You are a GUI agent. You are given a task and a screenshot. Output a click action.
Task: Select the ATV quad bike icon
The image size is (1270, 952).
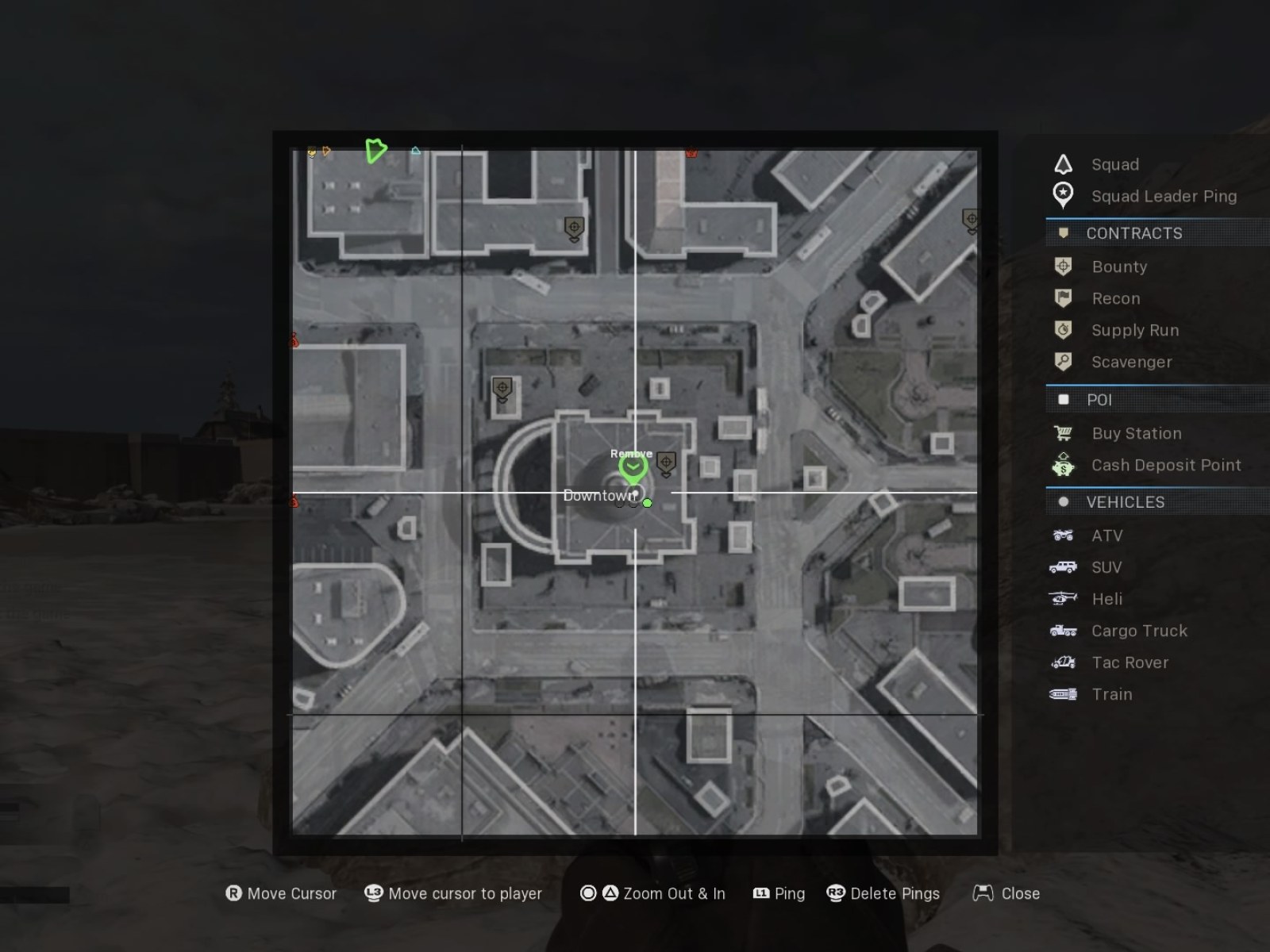[1063, 535]
